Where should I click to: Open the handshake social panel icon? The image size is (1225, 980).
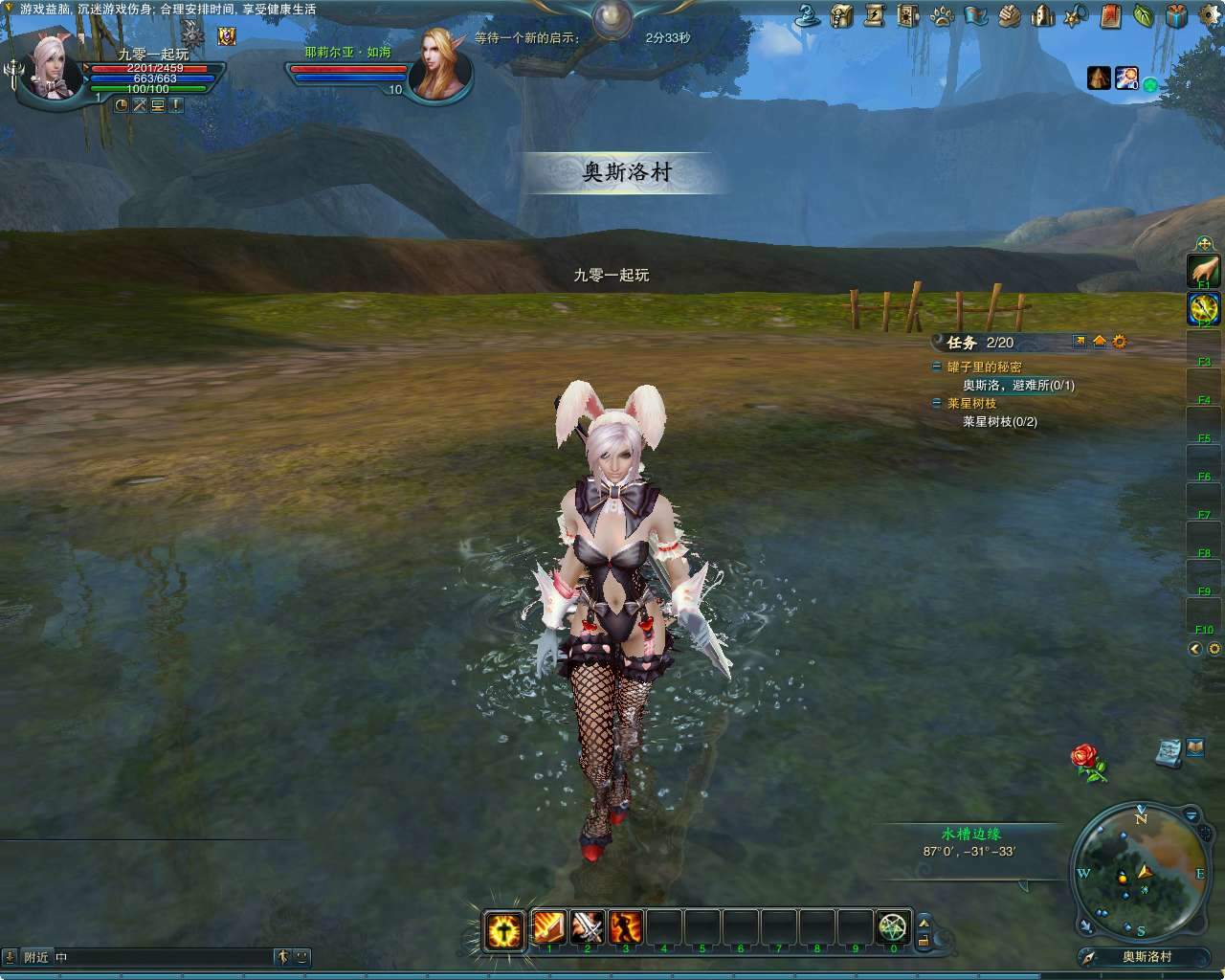[1005, 15]
